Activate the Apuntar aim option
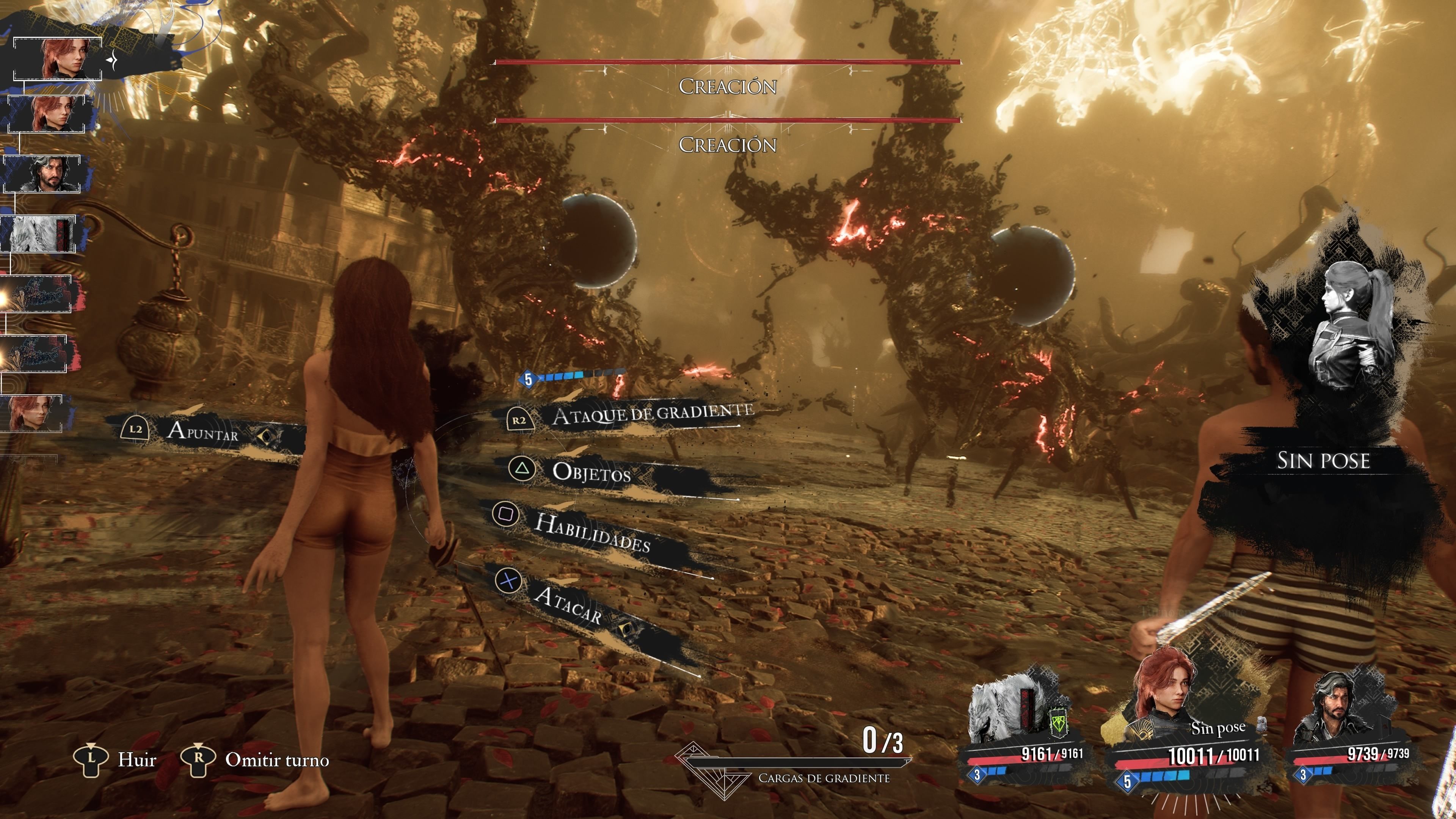Image resolution: width=1456 pixels, height=819 pixels. [202, 432]
